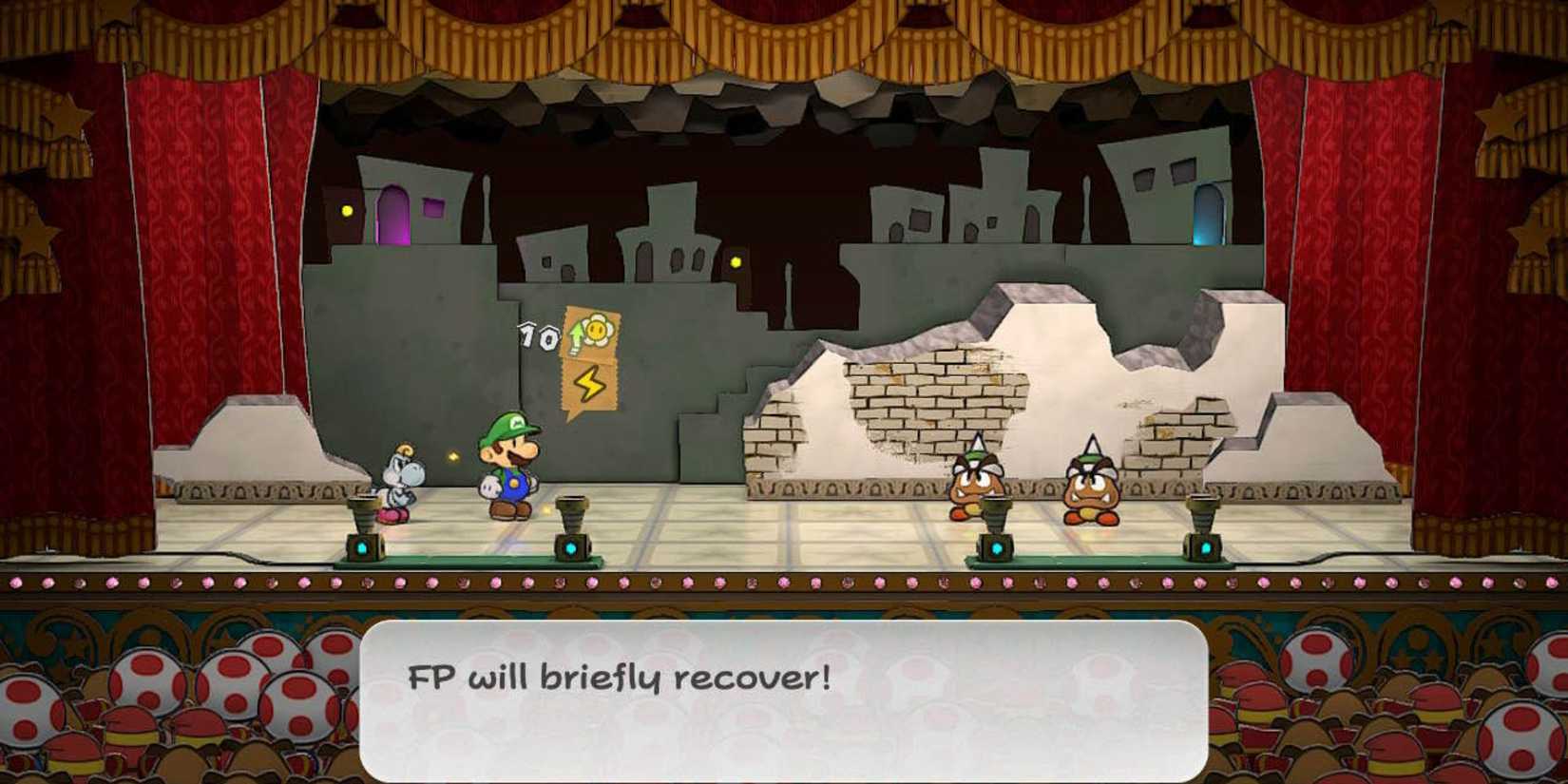Viewport: 1568px width, 784px height.
Task: Tap the green up-arrow icon beside the flower
Action: pos(574,336)
